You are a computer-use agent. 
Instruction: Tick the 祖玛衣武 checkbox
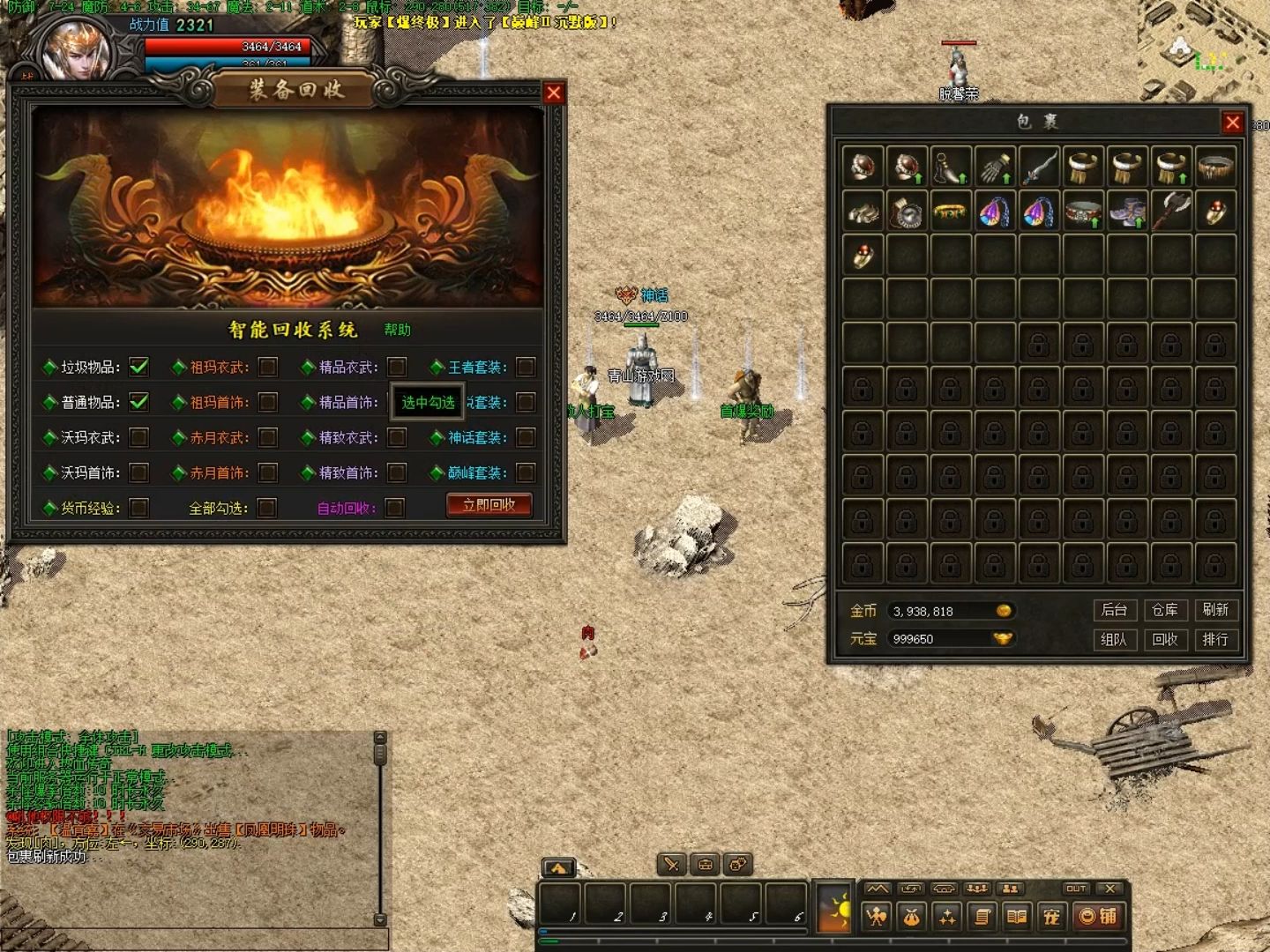pyautogui.click(x=268, y=367)
